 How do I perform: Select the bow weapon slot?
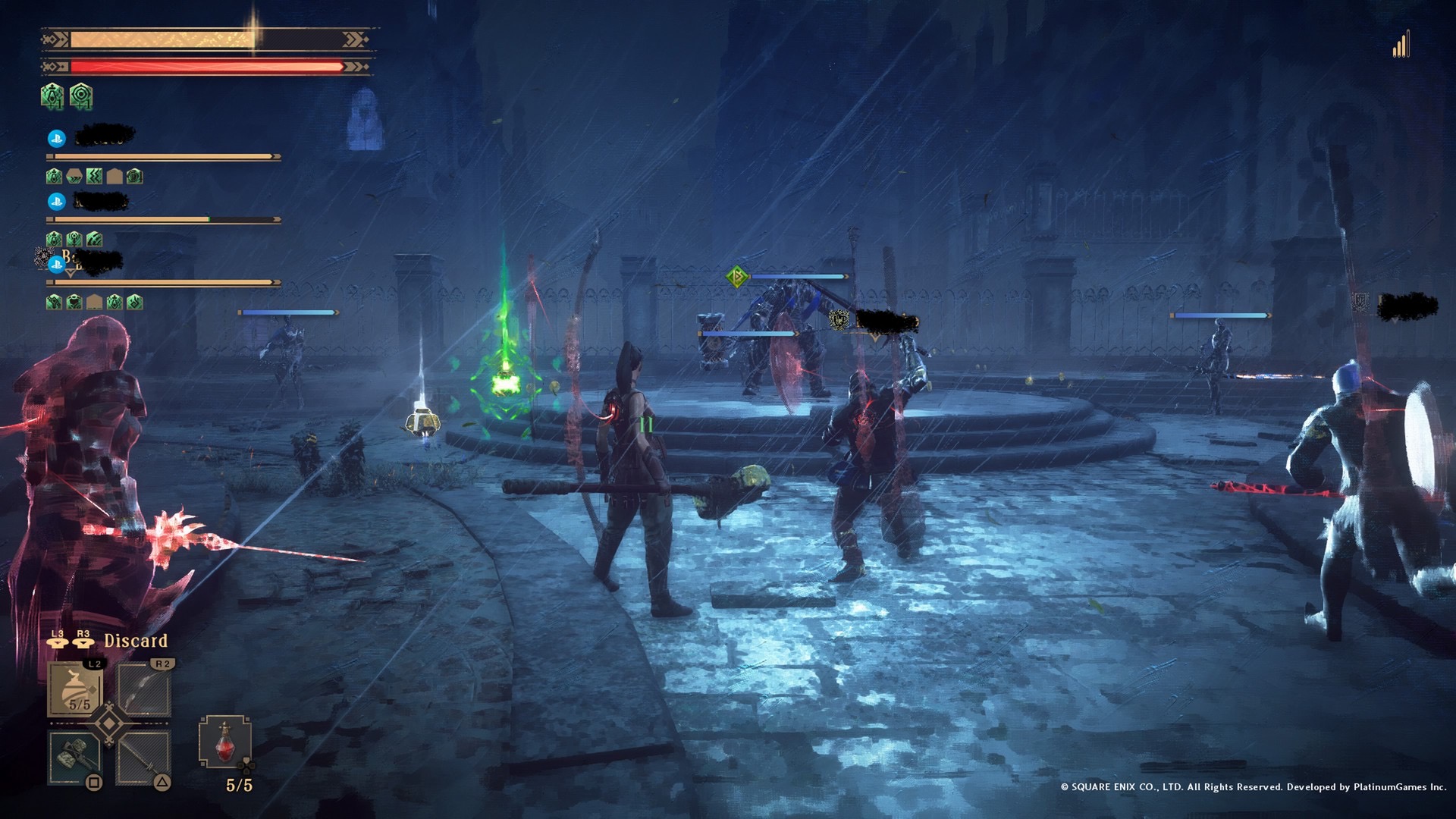[144, 689]
